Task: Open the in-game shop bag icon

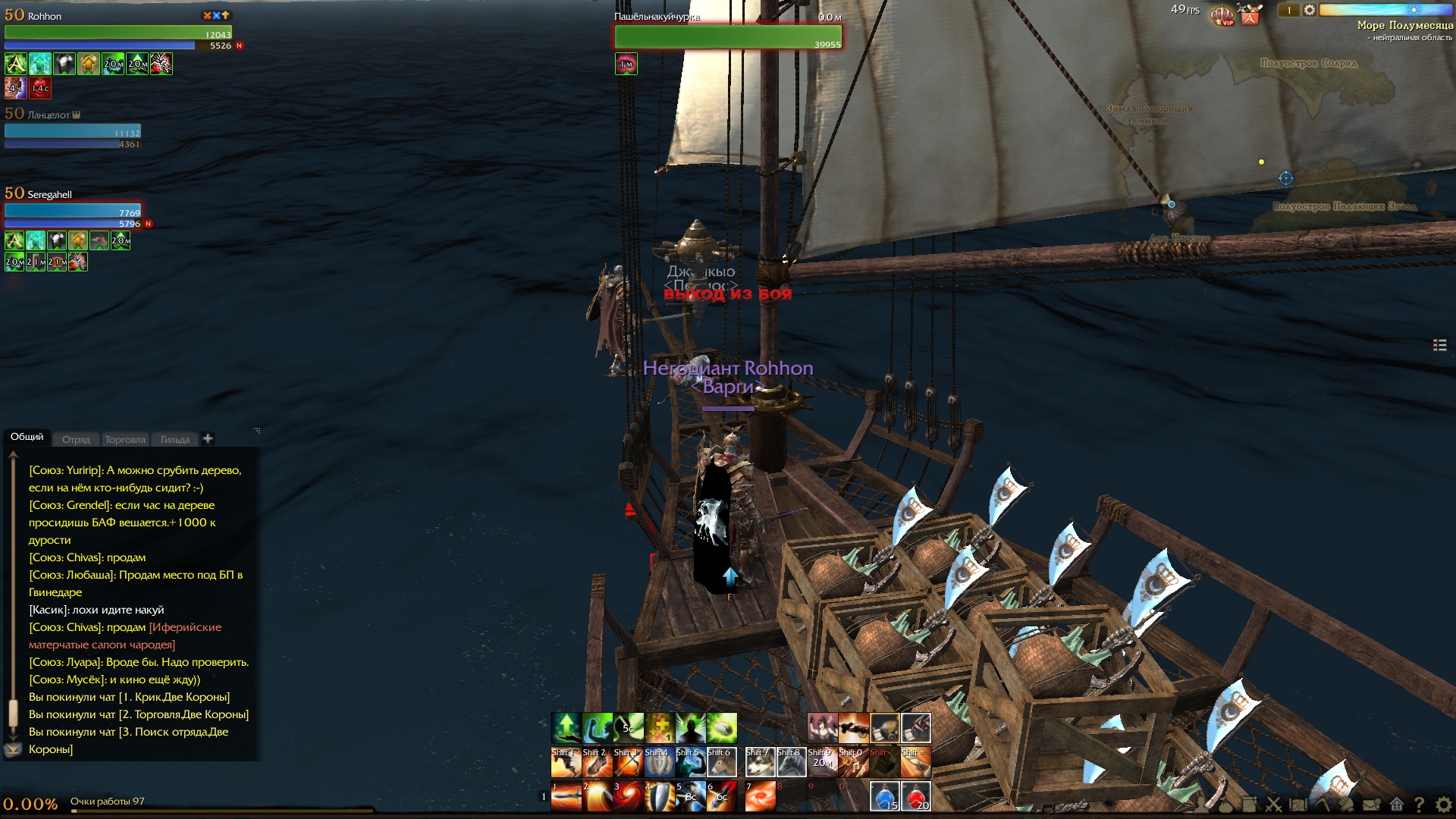Action: (x=1250, y=14)
